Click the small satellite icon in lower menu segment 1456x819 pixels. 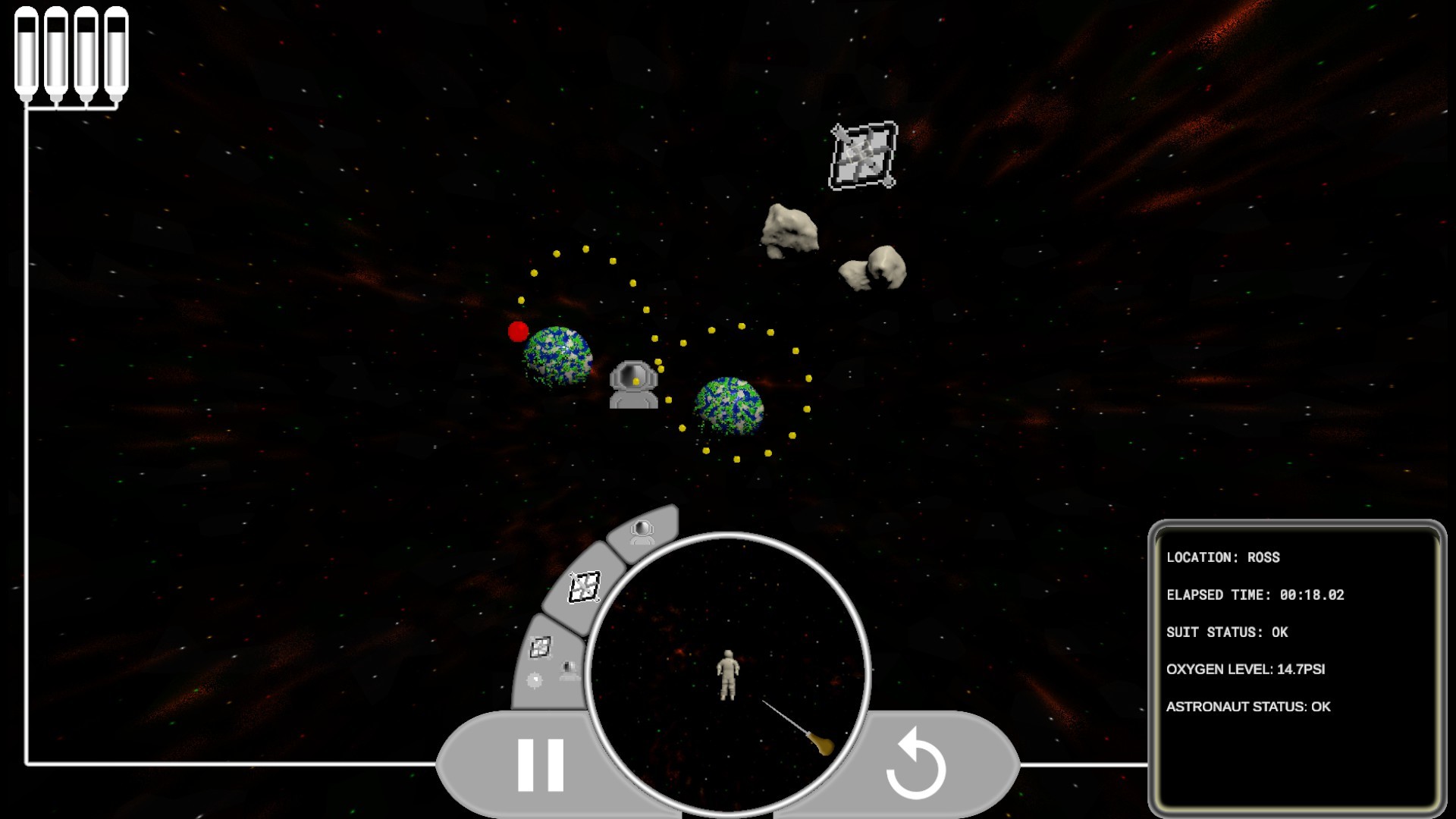click(x=541, y=648)
